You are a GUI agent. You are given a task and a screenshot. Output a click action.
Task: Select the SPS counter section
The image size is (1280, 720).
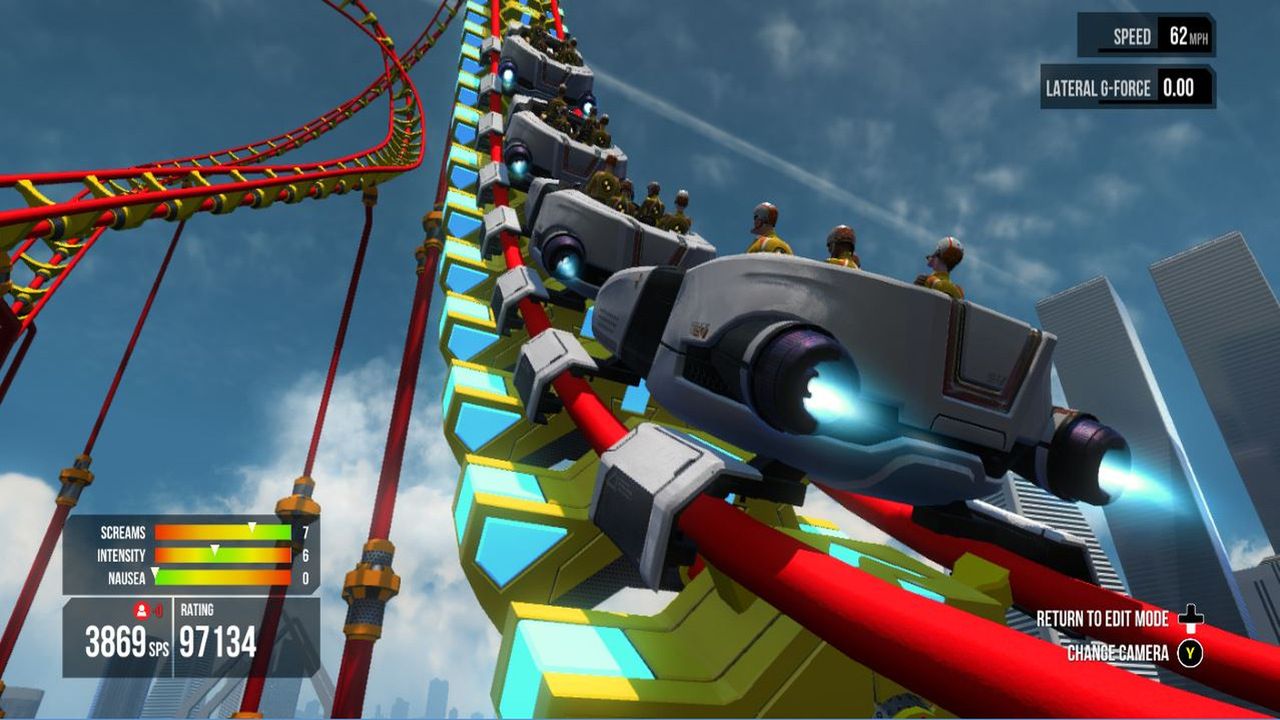tap(119, 639)
